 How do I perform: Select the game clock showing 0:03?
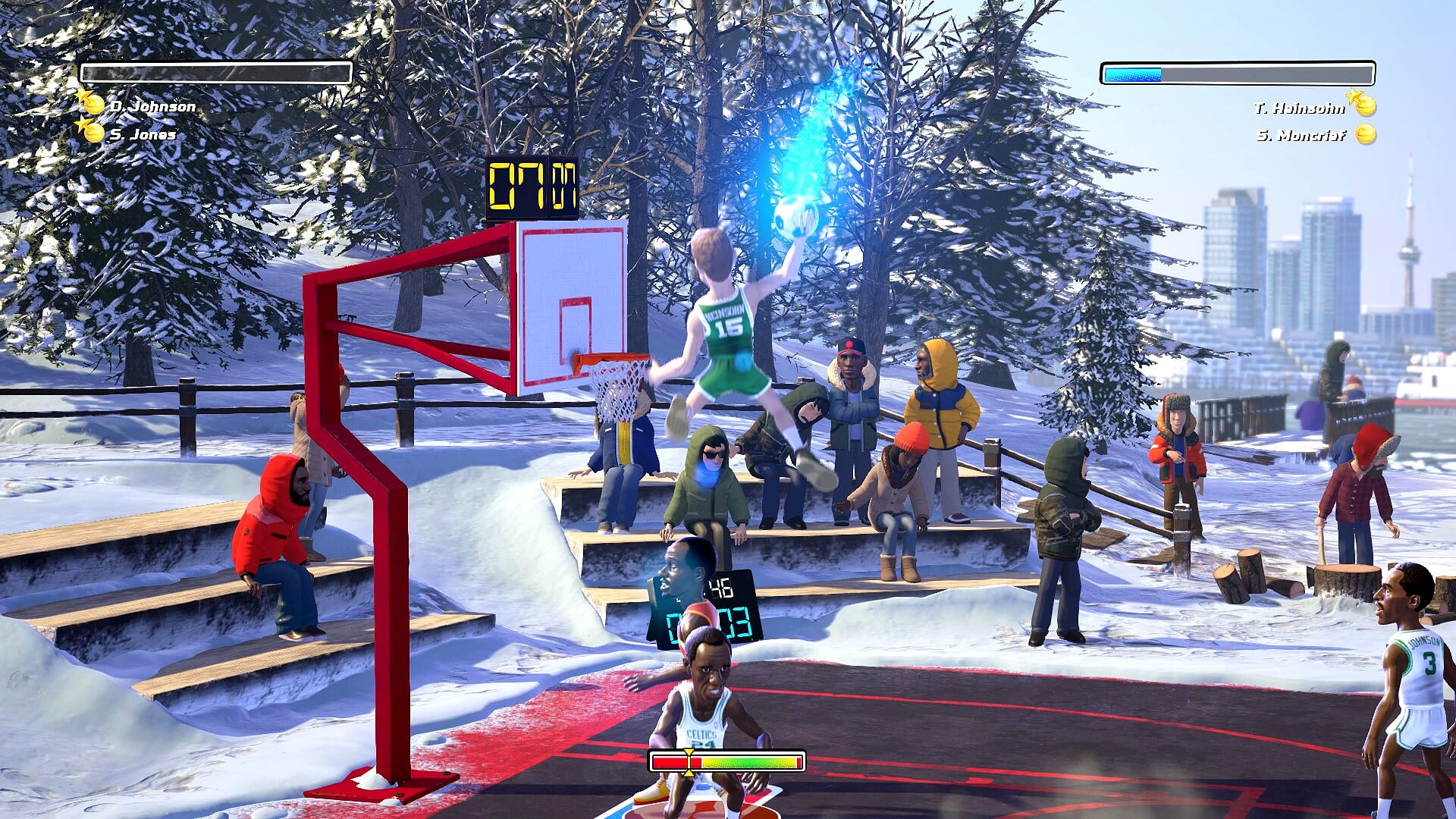click(708, 624)
